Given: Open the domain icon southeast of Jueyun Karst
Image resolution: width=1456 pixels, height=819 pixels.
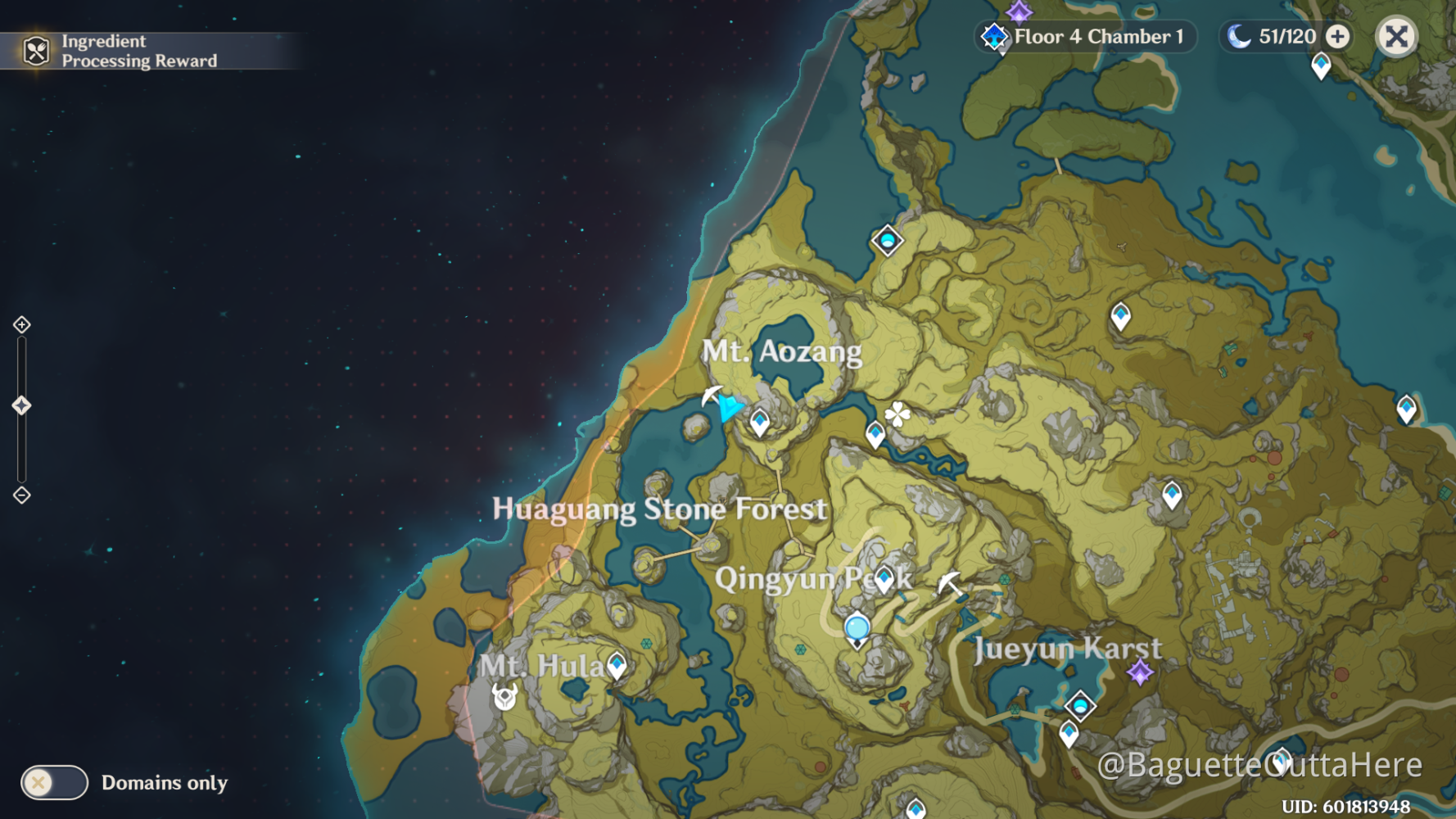Looking at the screenshot, I should 1081,703.
